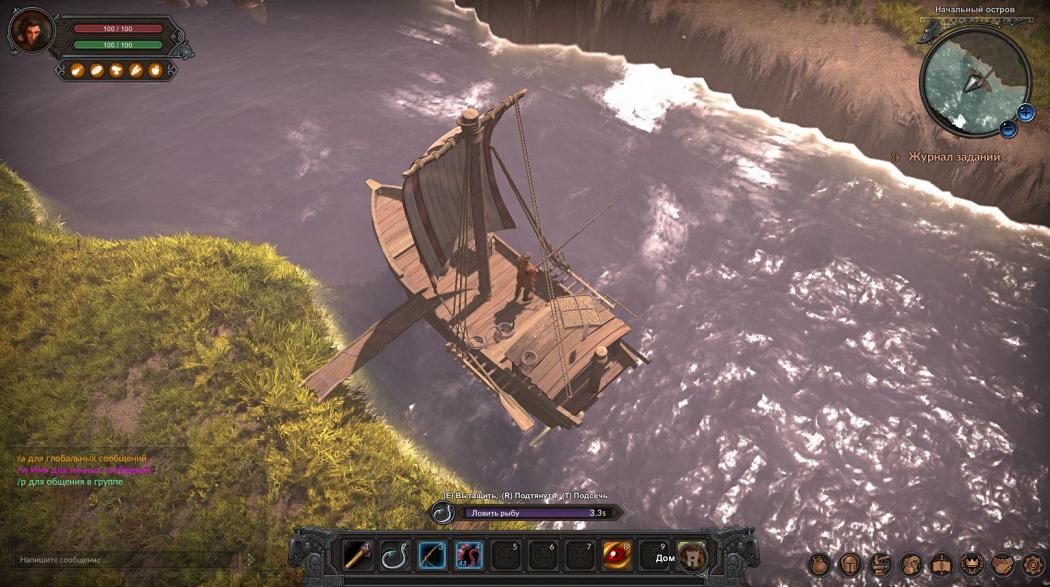Select the red bait hotbar slot
This screenshot has width=1050, height=587.
pyautogui.click(x=468, y=555)
